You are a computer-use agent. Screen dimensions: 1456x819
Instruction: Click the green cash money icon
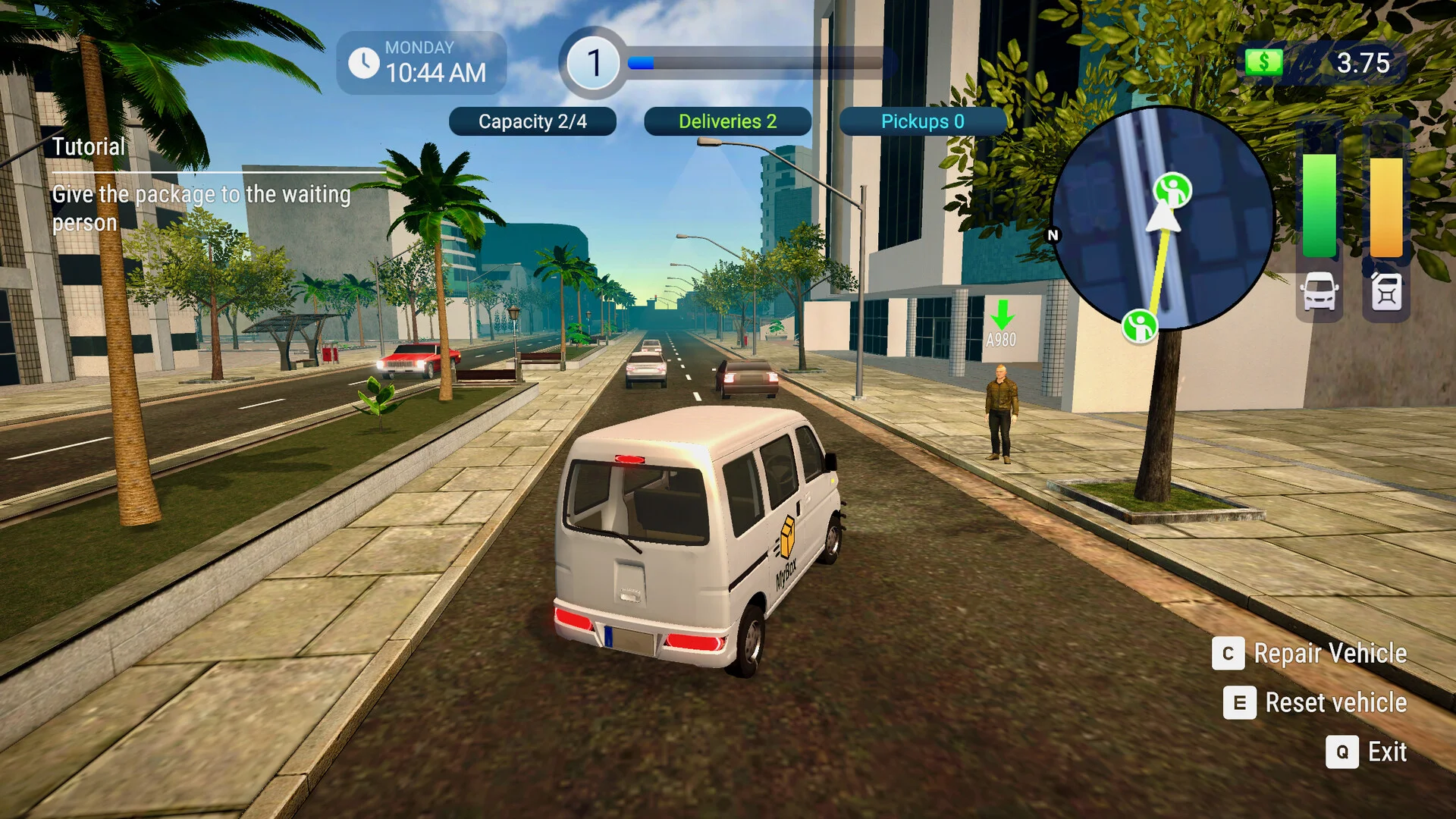(x=1263, y=62)
